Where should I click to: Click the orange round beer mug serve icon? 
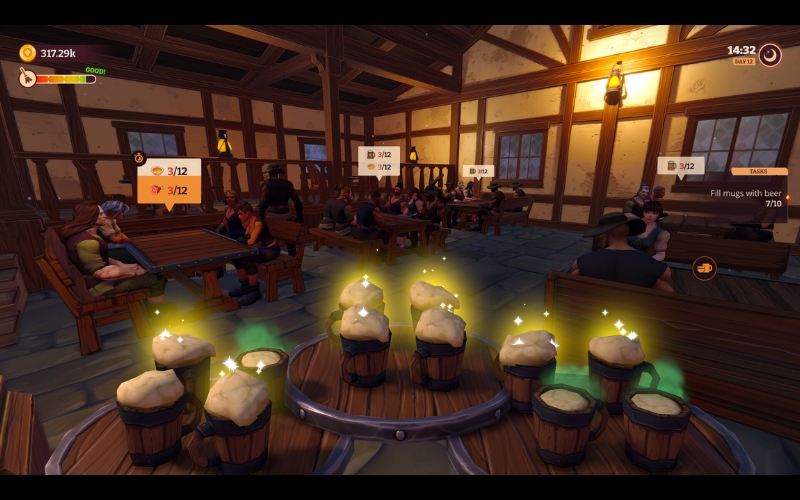[704, 268]
